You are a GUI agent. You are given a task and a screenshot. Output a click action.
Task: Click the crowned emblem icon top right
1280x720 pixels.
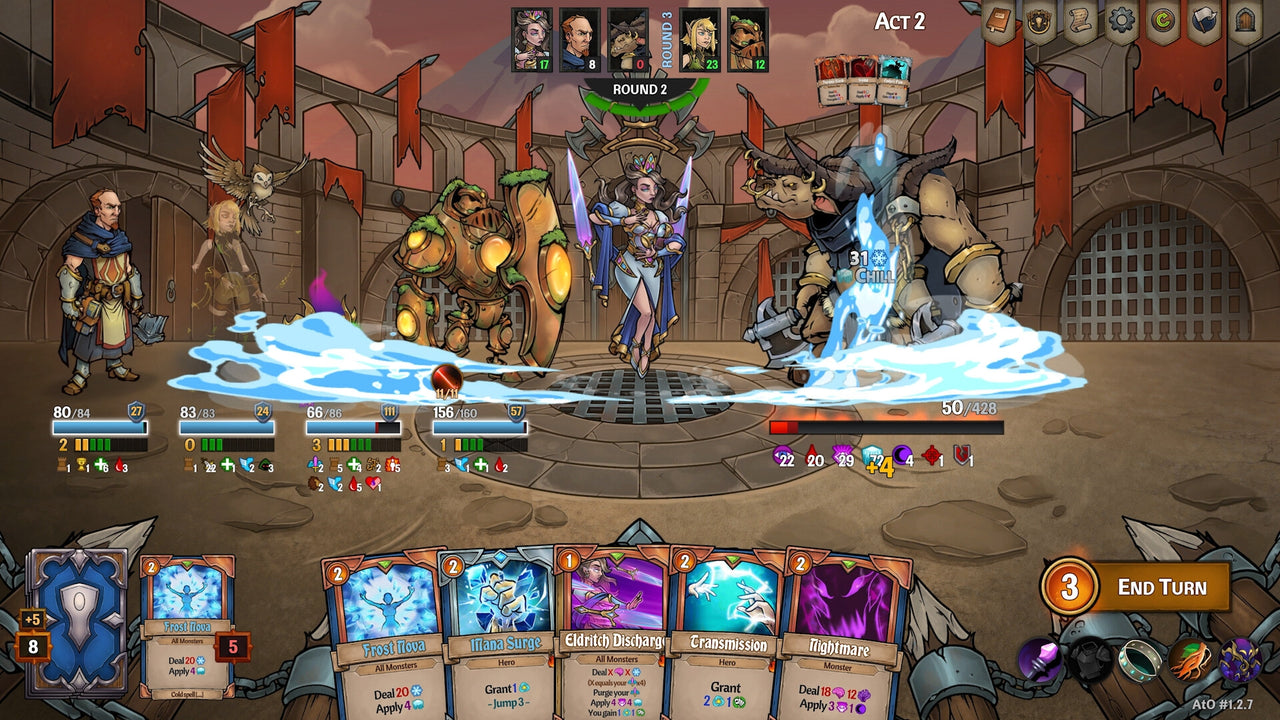coord(1038,20)
